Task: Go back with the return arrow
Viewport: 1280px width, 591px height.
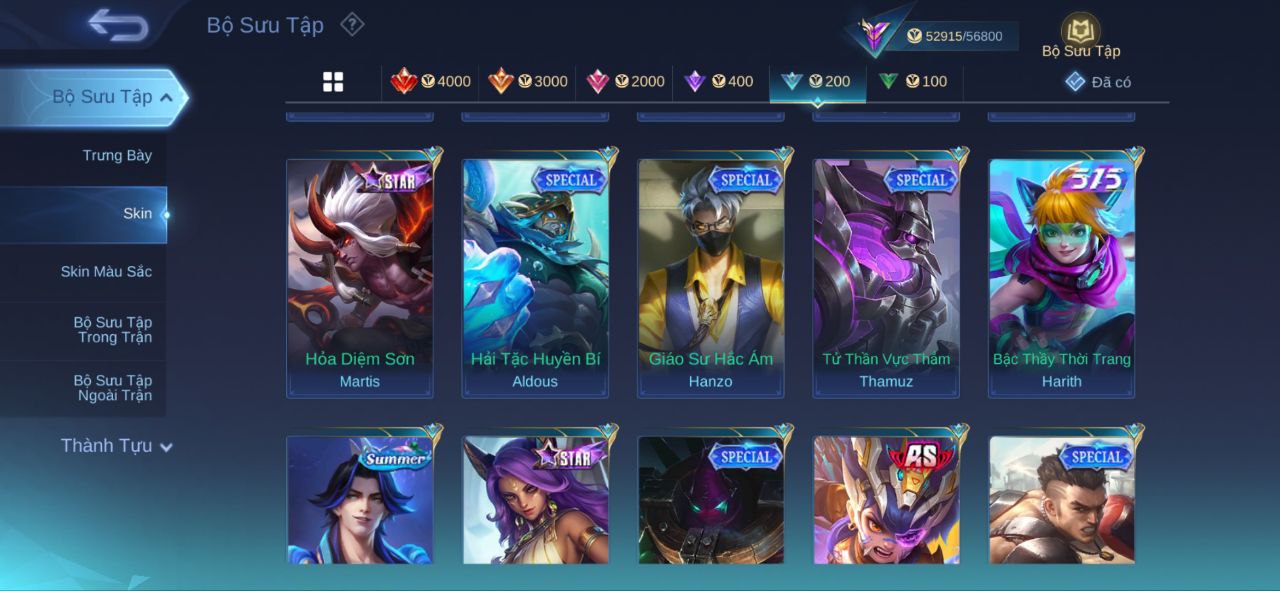Action: 117,25
